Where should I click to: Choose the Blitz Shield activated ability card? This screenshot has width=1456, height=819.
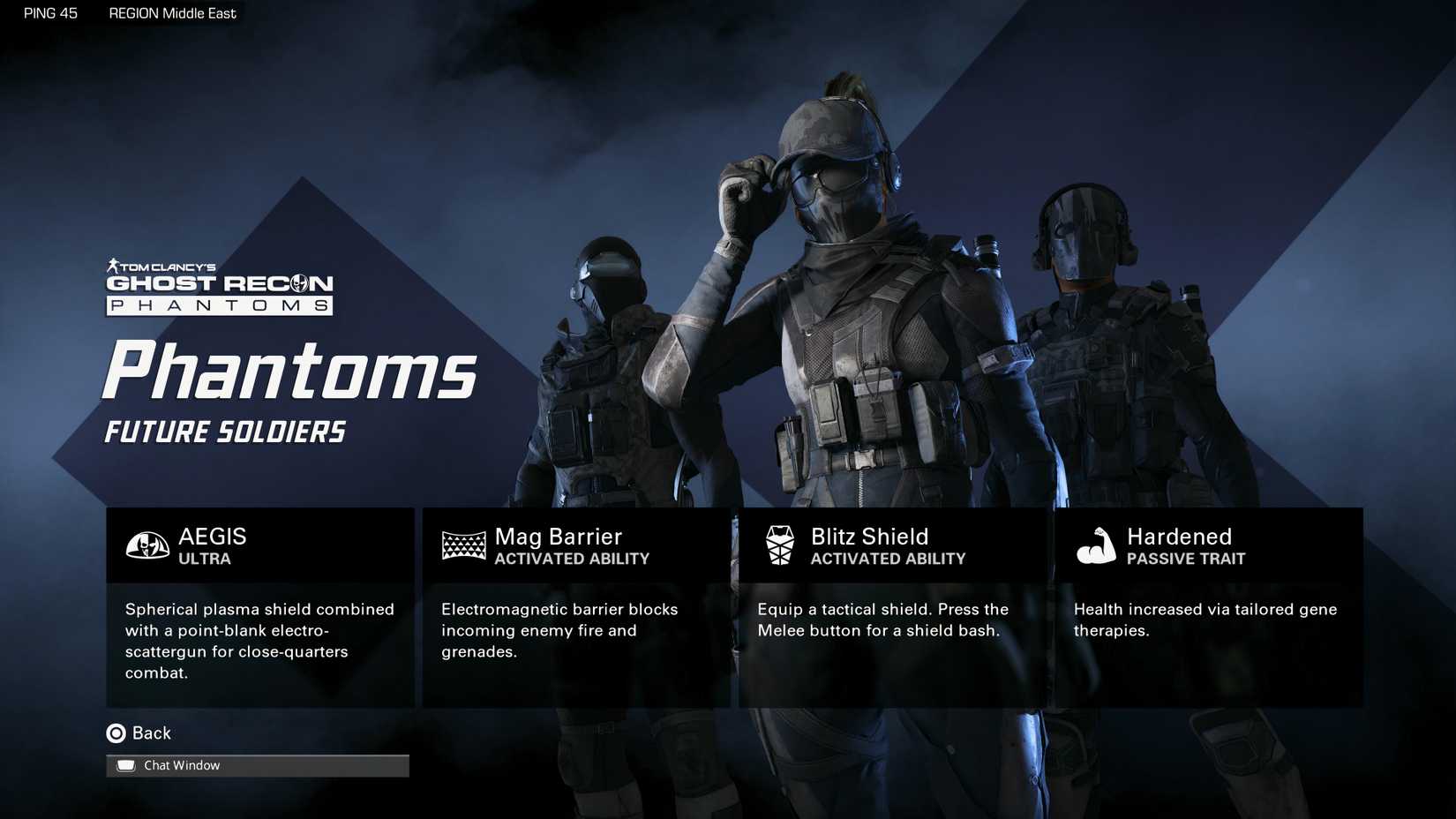892,607
